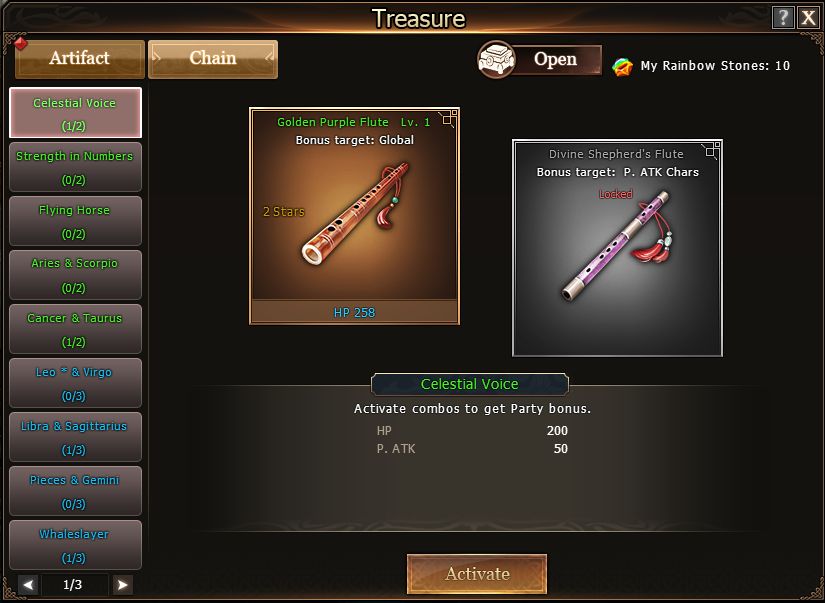Select the Leo & Virgo combo

pos(75,383)
